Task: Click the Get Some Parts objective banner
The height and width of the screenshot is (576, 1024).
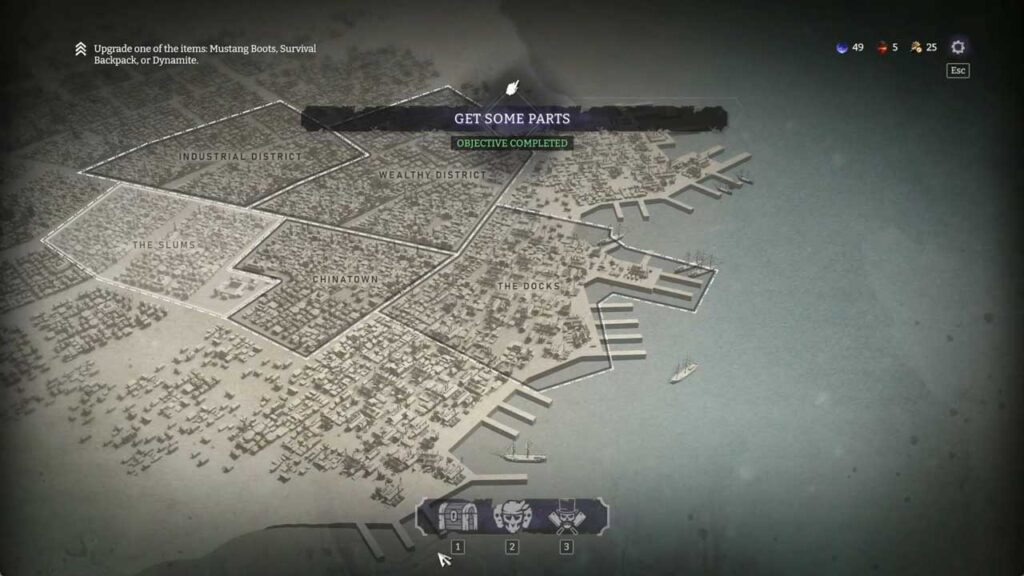Action: pos(512,119)
